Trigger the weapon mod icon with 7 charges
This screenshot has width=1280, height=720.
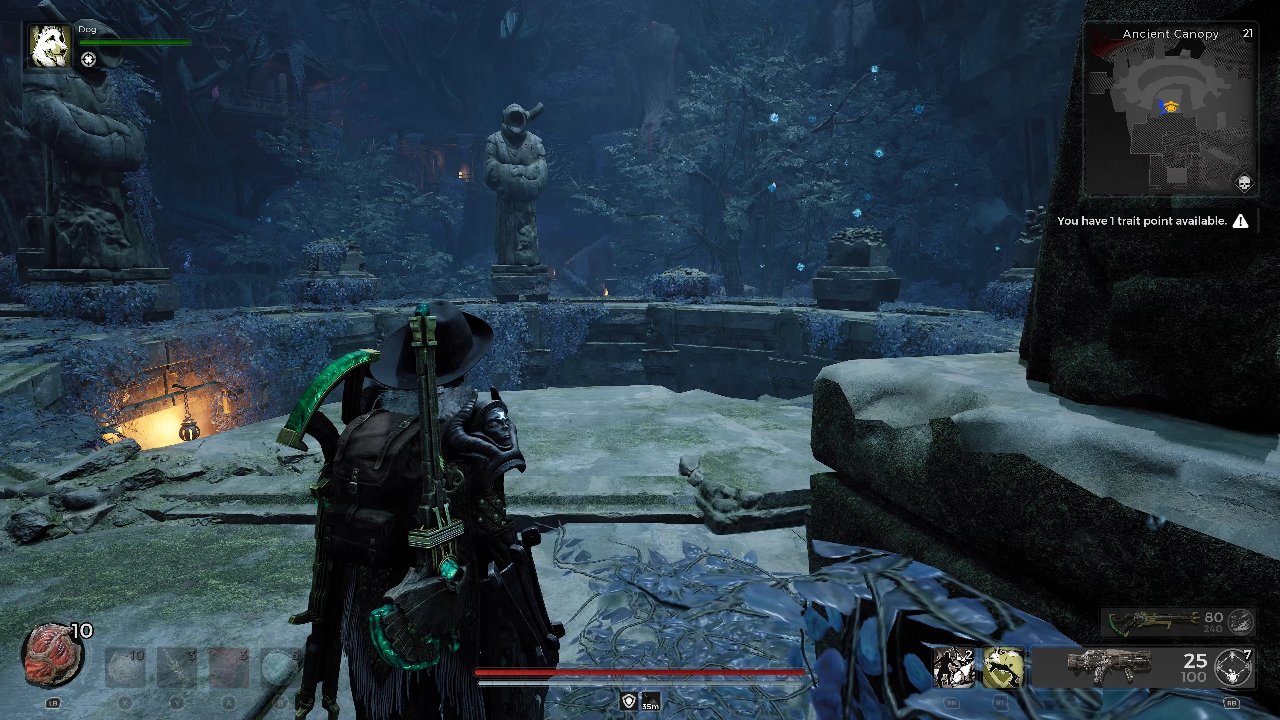(x=1232, y=667)
